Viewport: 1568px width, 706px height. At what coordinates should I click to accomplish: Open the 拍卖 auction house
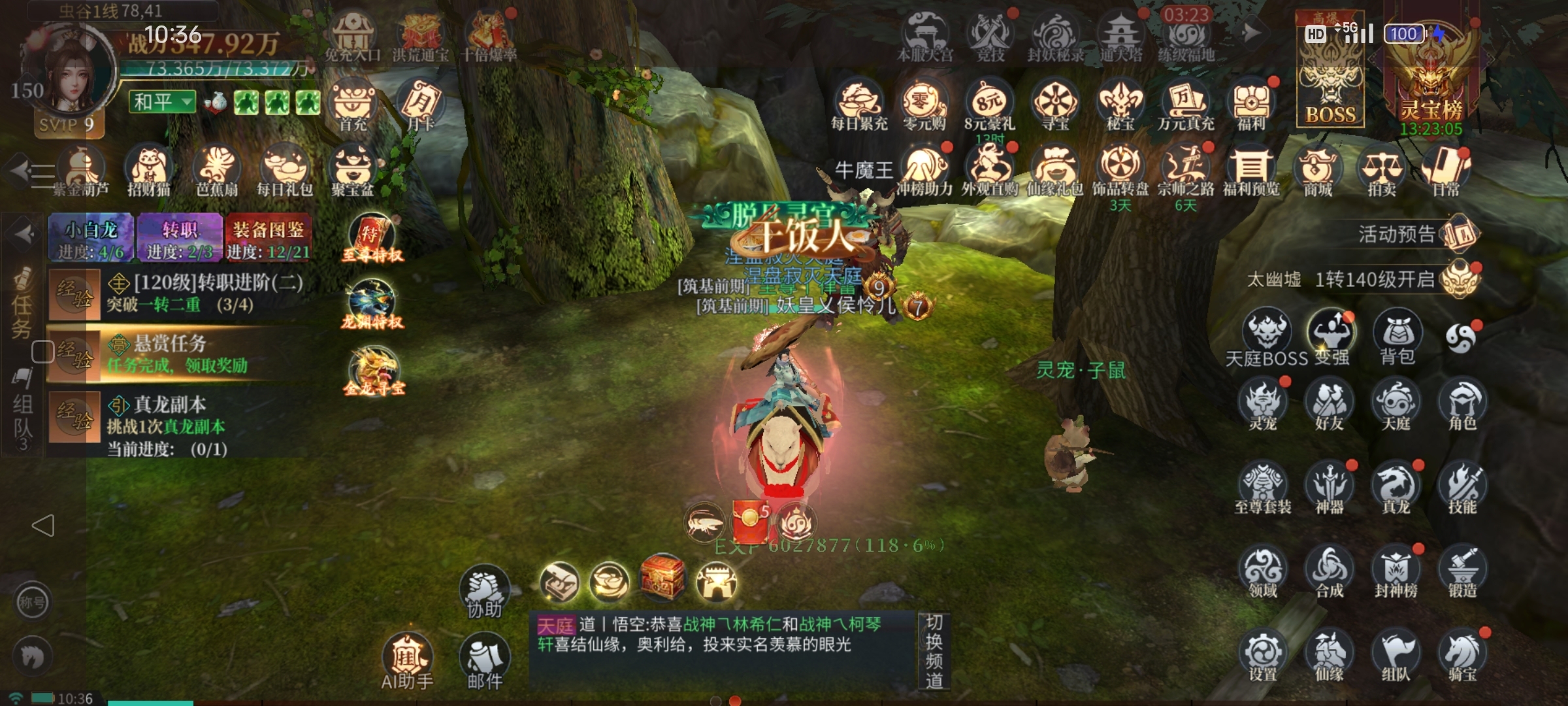1381,171
